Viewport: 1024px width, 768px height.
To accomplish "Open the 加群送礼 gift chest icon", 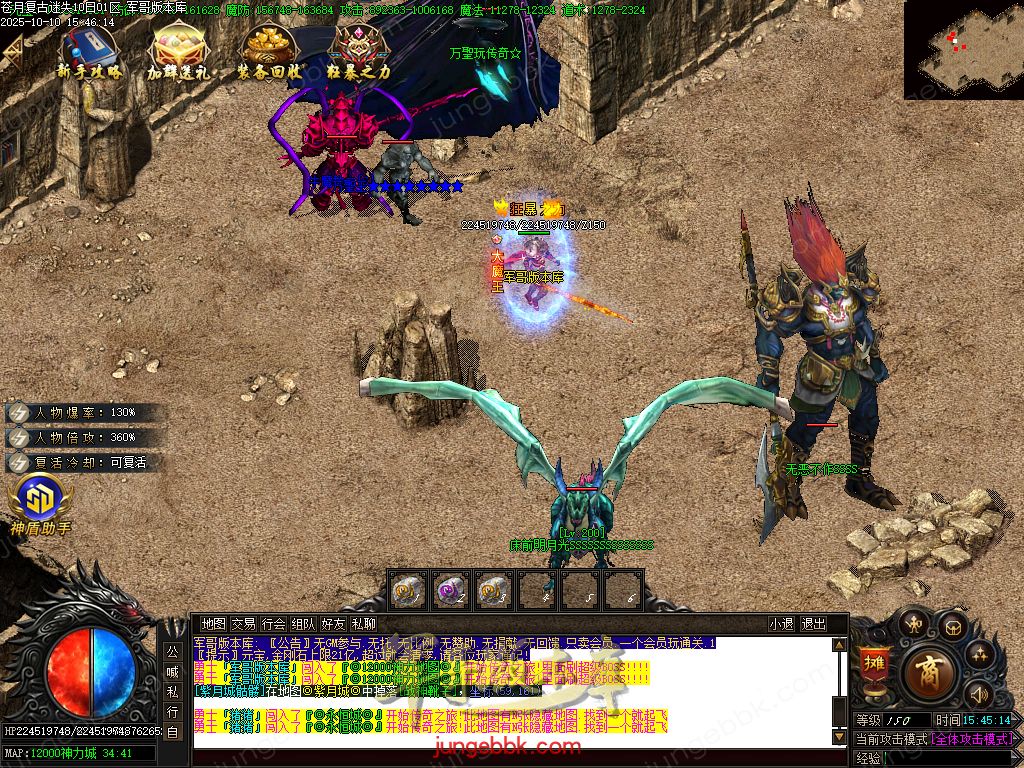I will 178,50.
